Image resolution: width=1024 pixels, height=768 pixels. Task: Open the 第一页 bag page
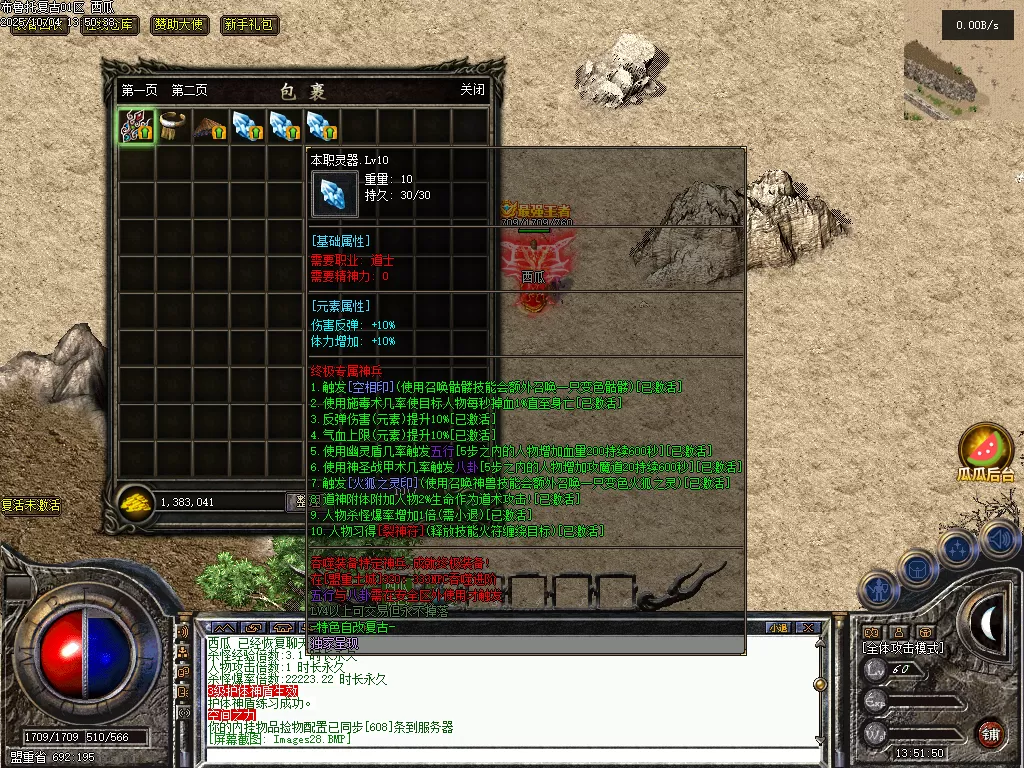[139, 90]
